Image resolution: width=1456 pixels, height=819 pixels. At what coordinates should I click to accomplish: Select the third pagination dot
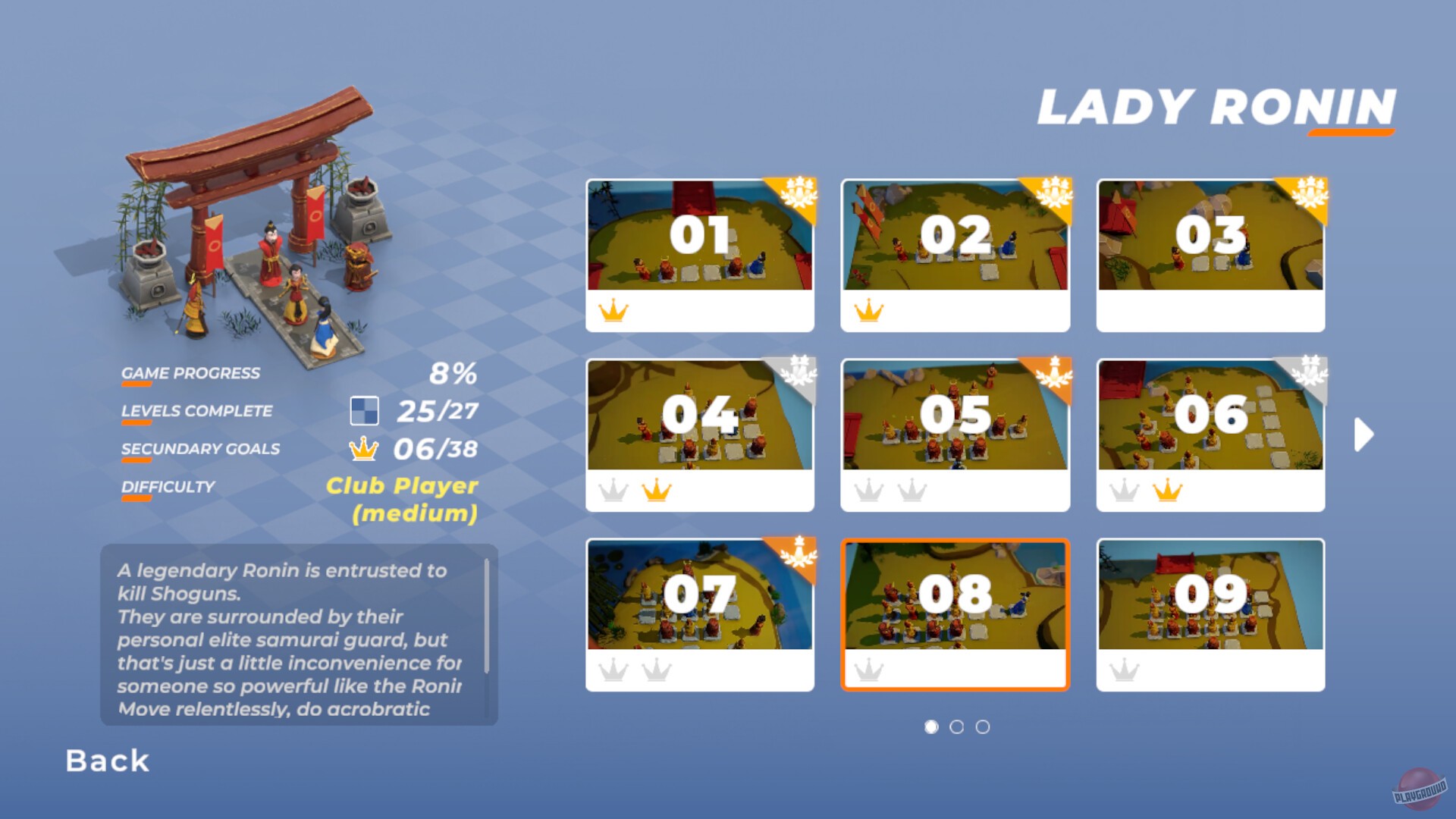click(x=984, y=726)
